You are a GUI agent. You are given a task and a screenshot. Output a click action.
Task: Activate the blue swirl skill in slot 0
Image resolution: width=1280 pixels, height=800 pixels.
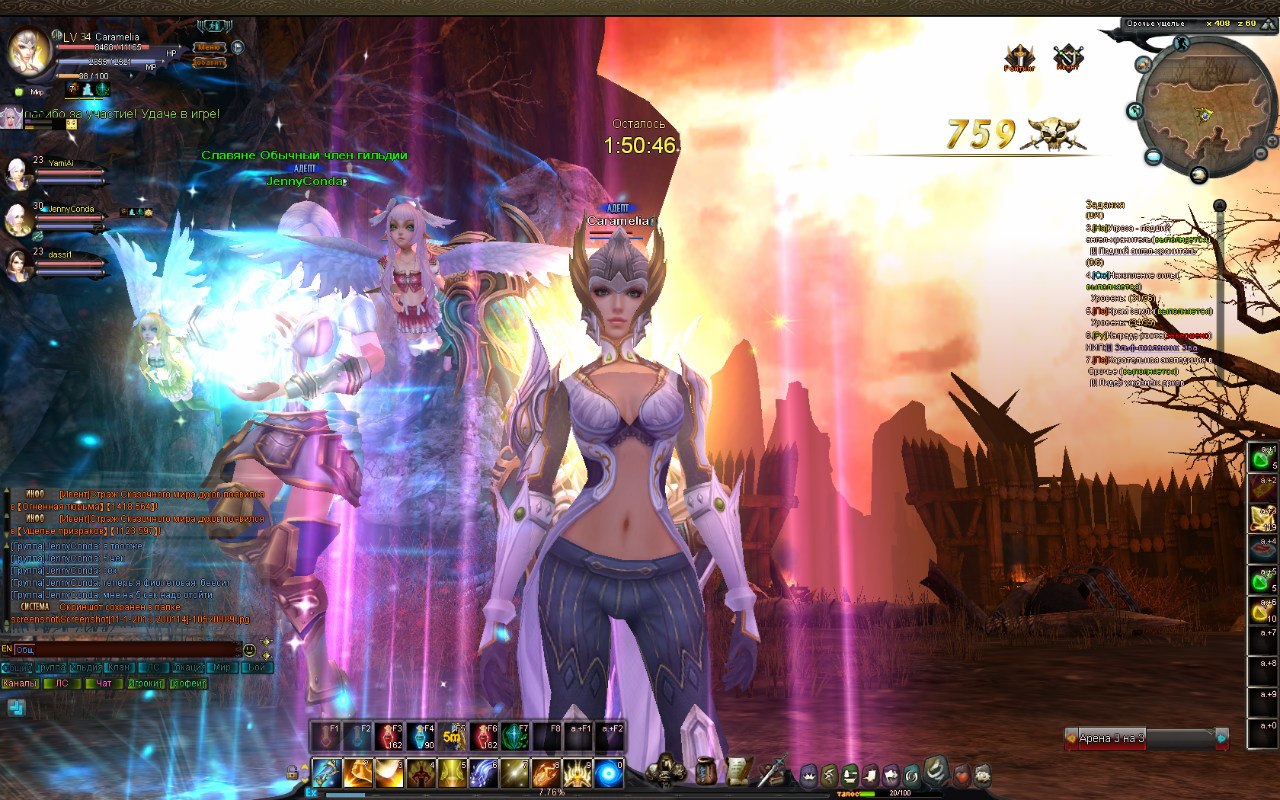point(609,773)
